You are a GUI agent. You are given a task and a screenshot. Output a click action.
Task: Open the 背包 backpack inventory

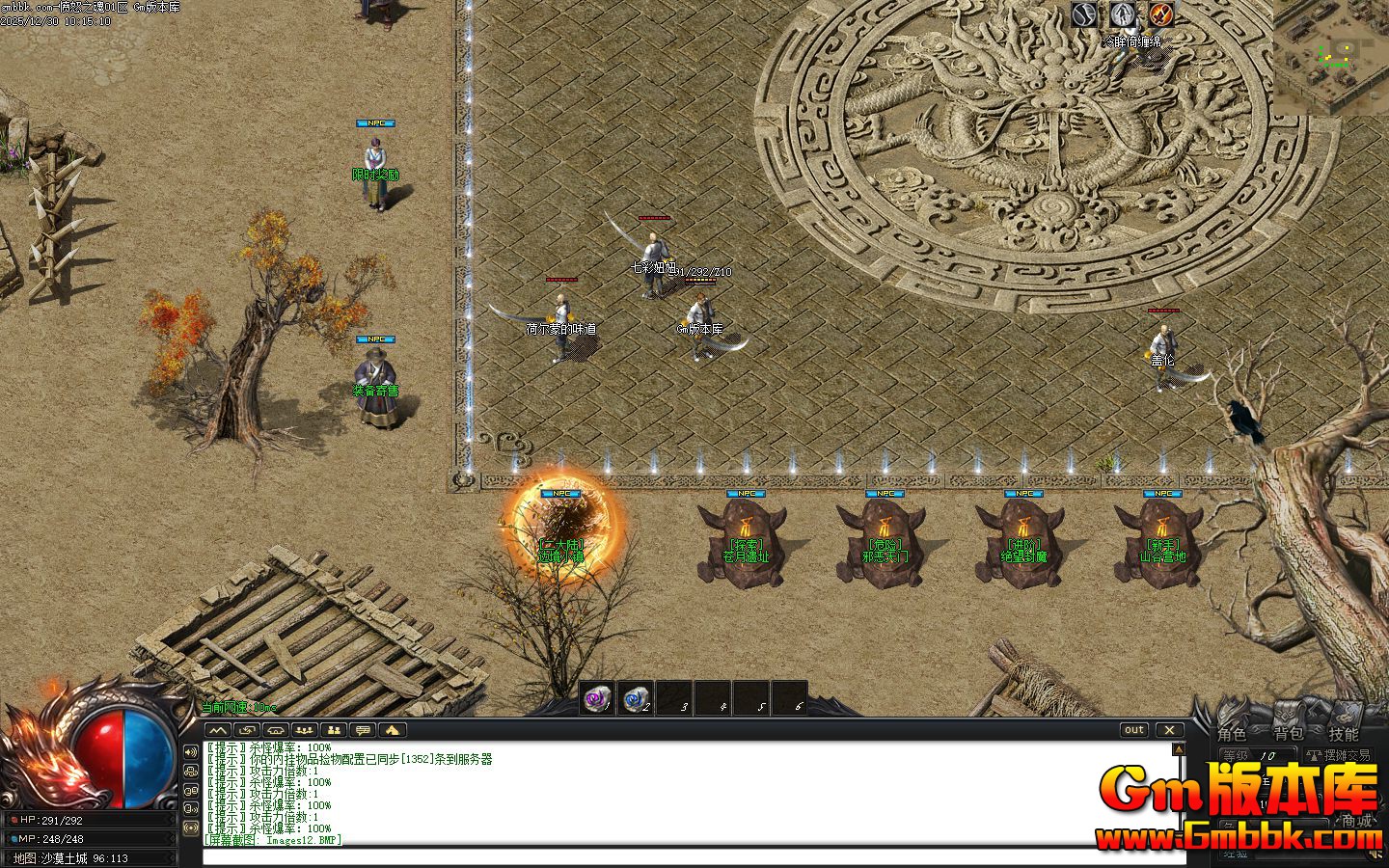point(1288,735)
